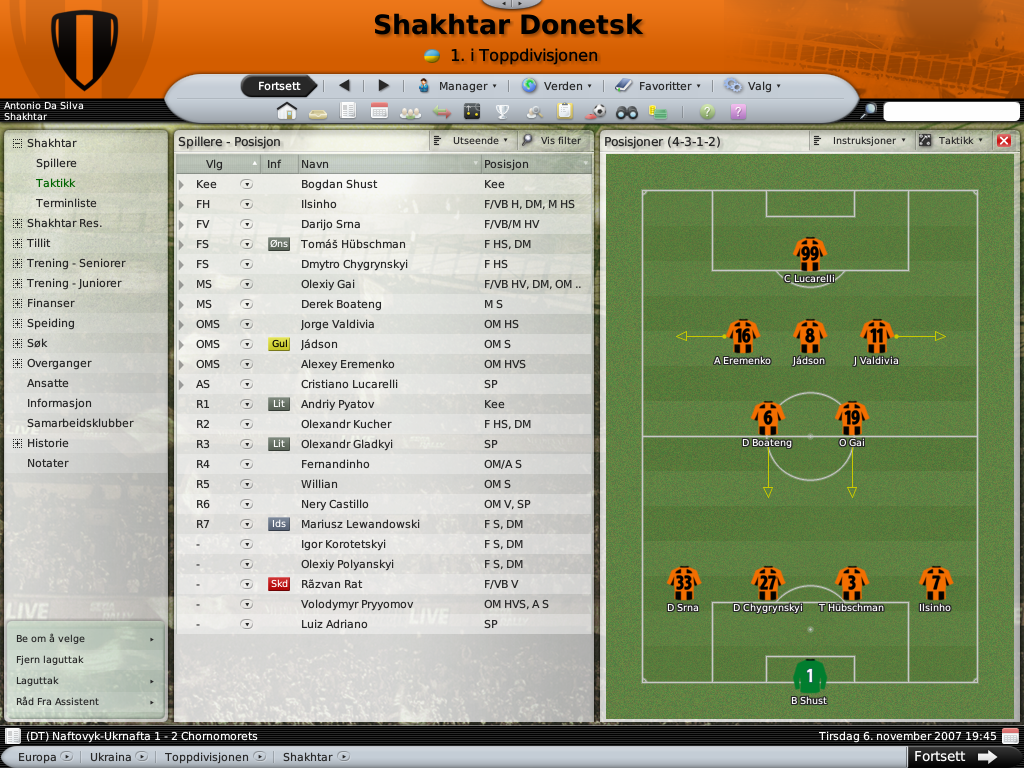Open the Finanser section
Viewport: 1024px width, 768px height.
51,303
